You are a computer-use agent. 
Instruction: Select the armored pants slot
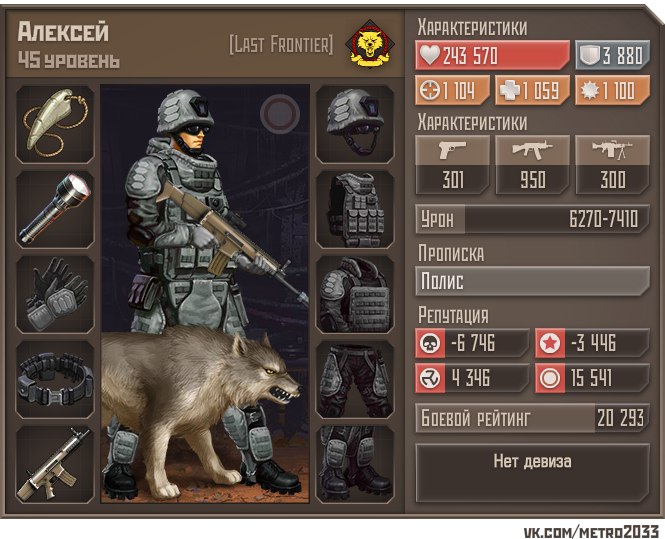click(355, 379)
